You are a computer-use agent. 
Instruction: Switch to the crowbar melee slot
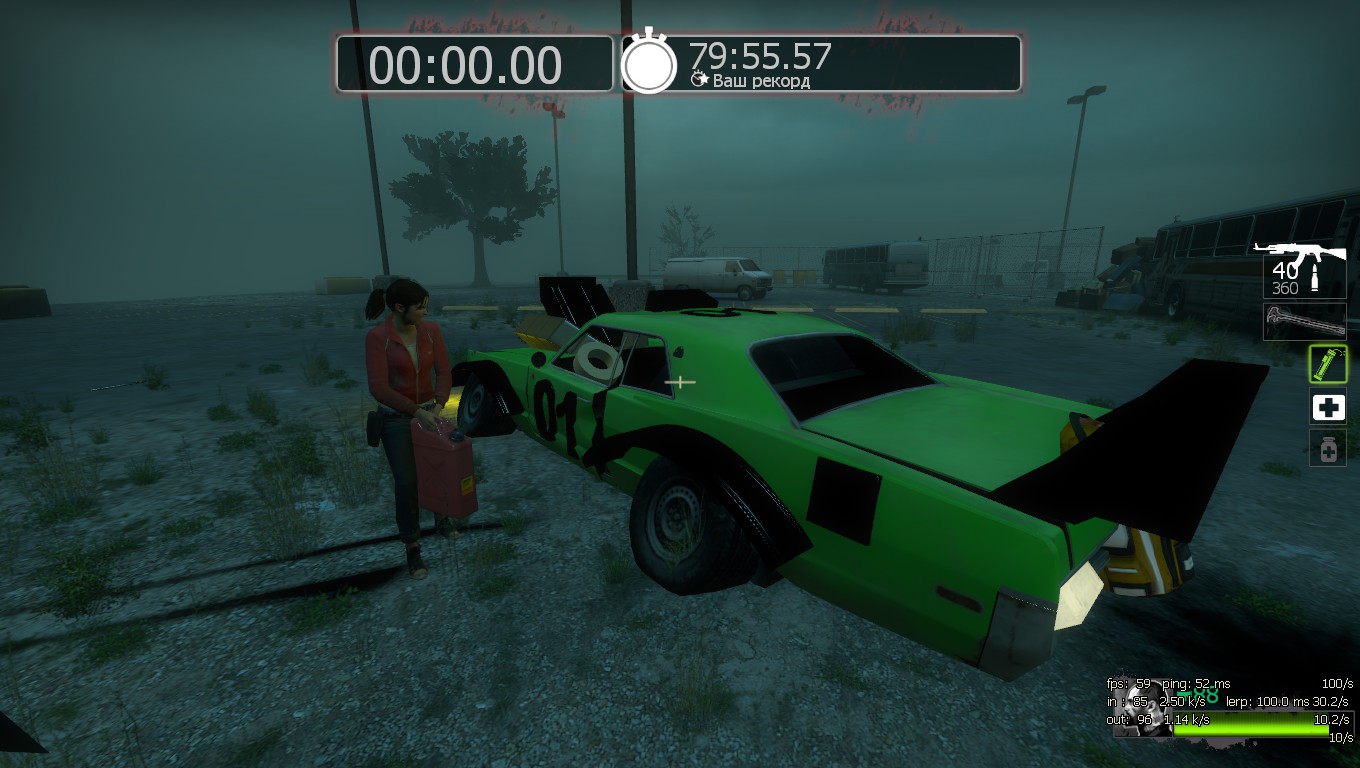tap(1304, 322)
